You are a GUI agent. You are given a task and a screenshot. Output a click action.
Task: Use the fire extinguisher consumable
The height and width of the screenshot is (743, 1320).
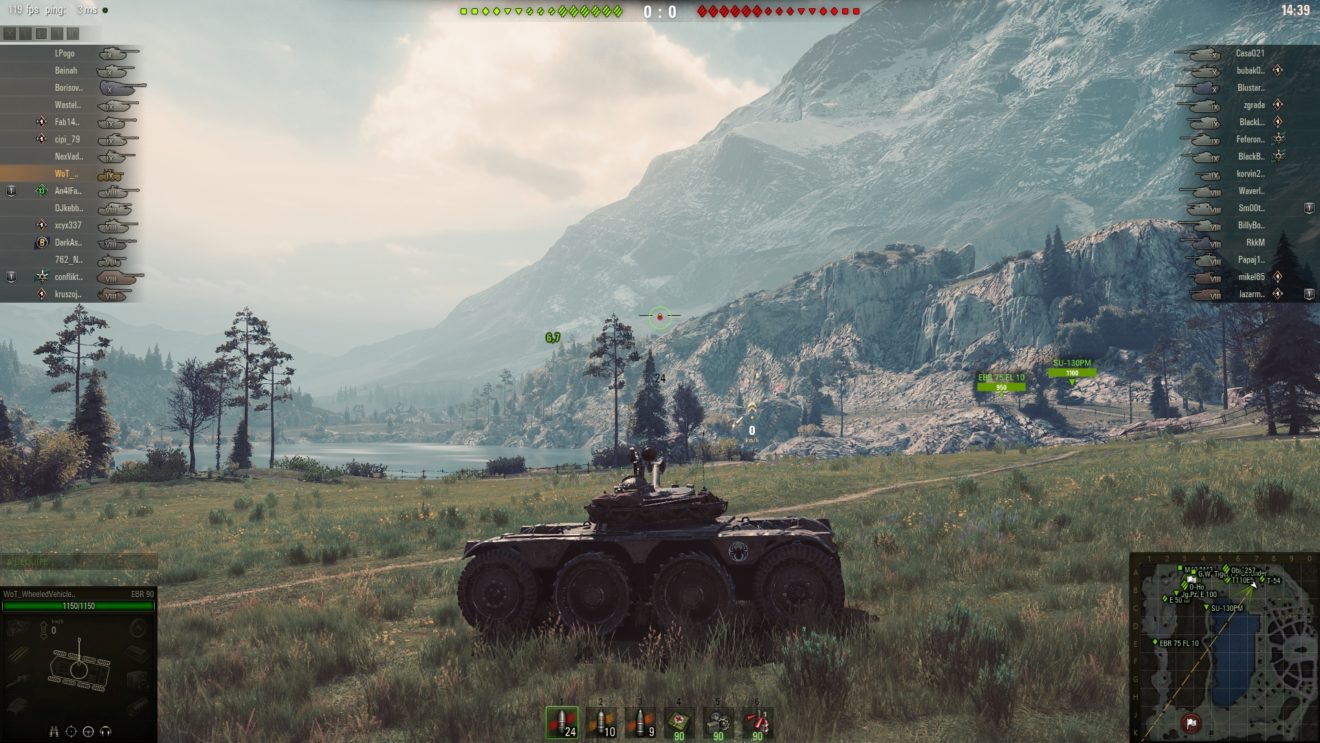[757, 722]
